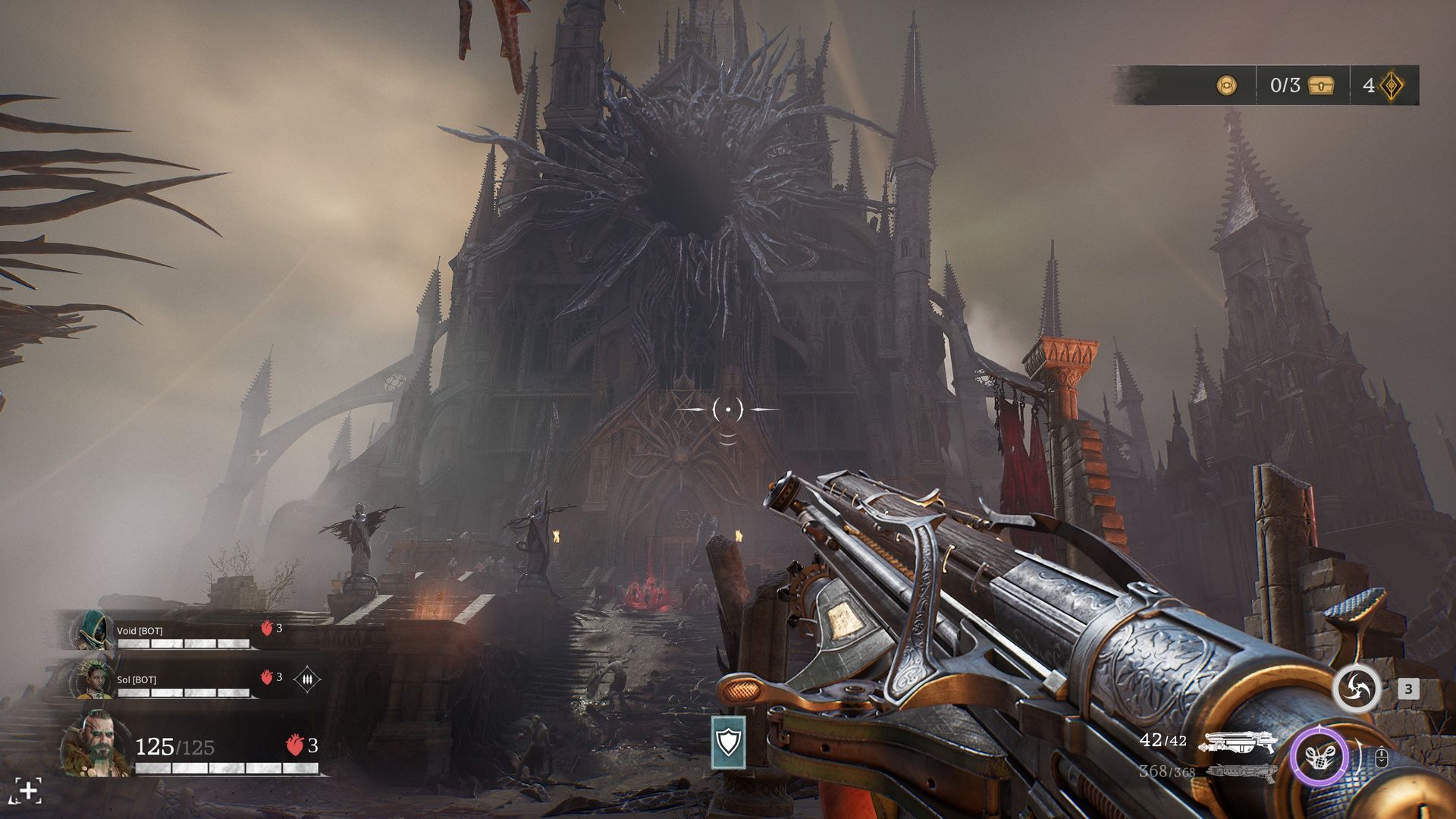The image size is (1456, 819).
Task: Activate the triple-blade shuriken ability
Action: point(1357,689)
